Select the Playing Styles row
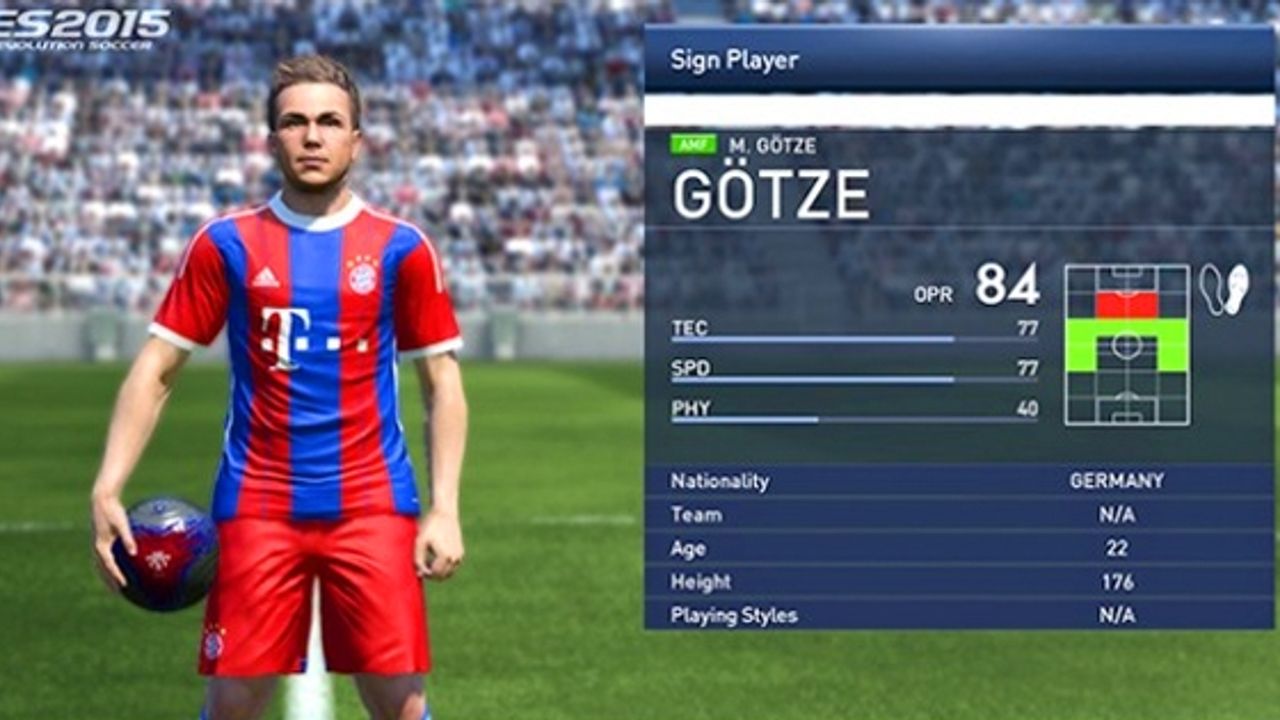Viewport: 1280px width, 720px height. [x=958, y=615]
